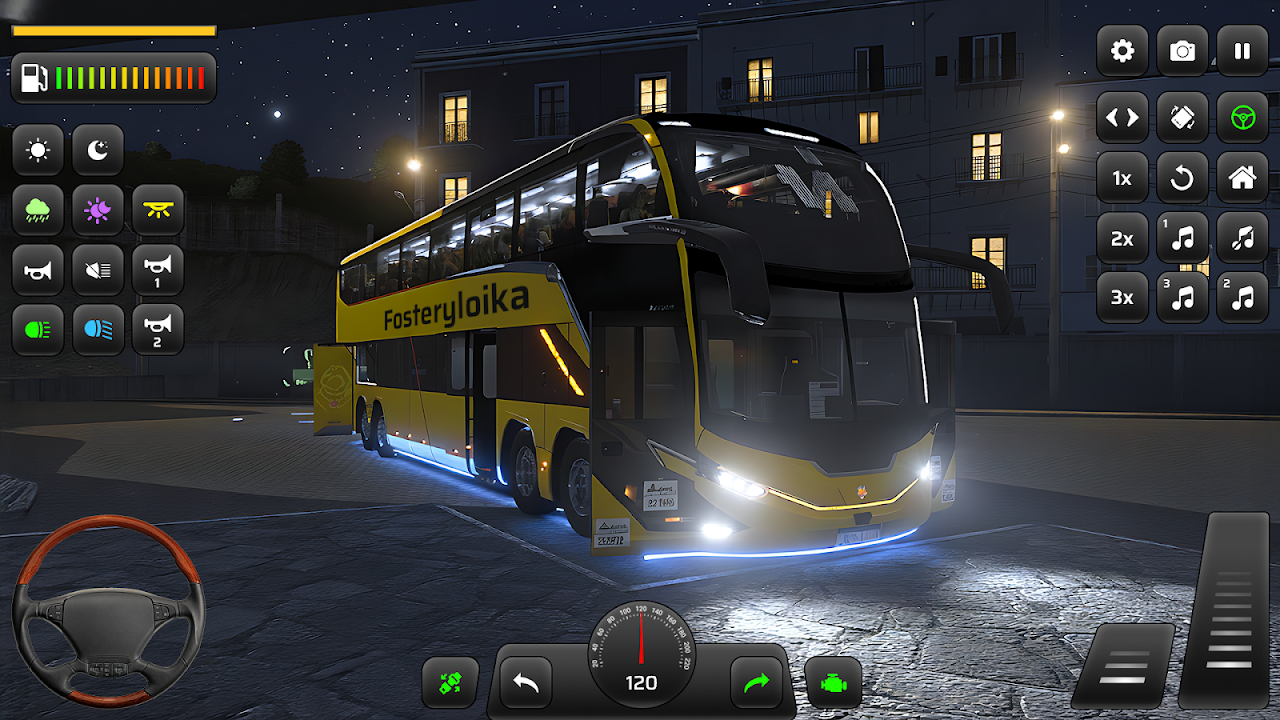Pause the game
The width and height of the screenshot is (1280, 720).
[1242, 51]
